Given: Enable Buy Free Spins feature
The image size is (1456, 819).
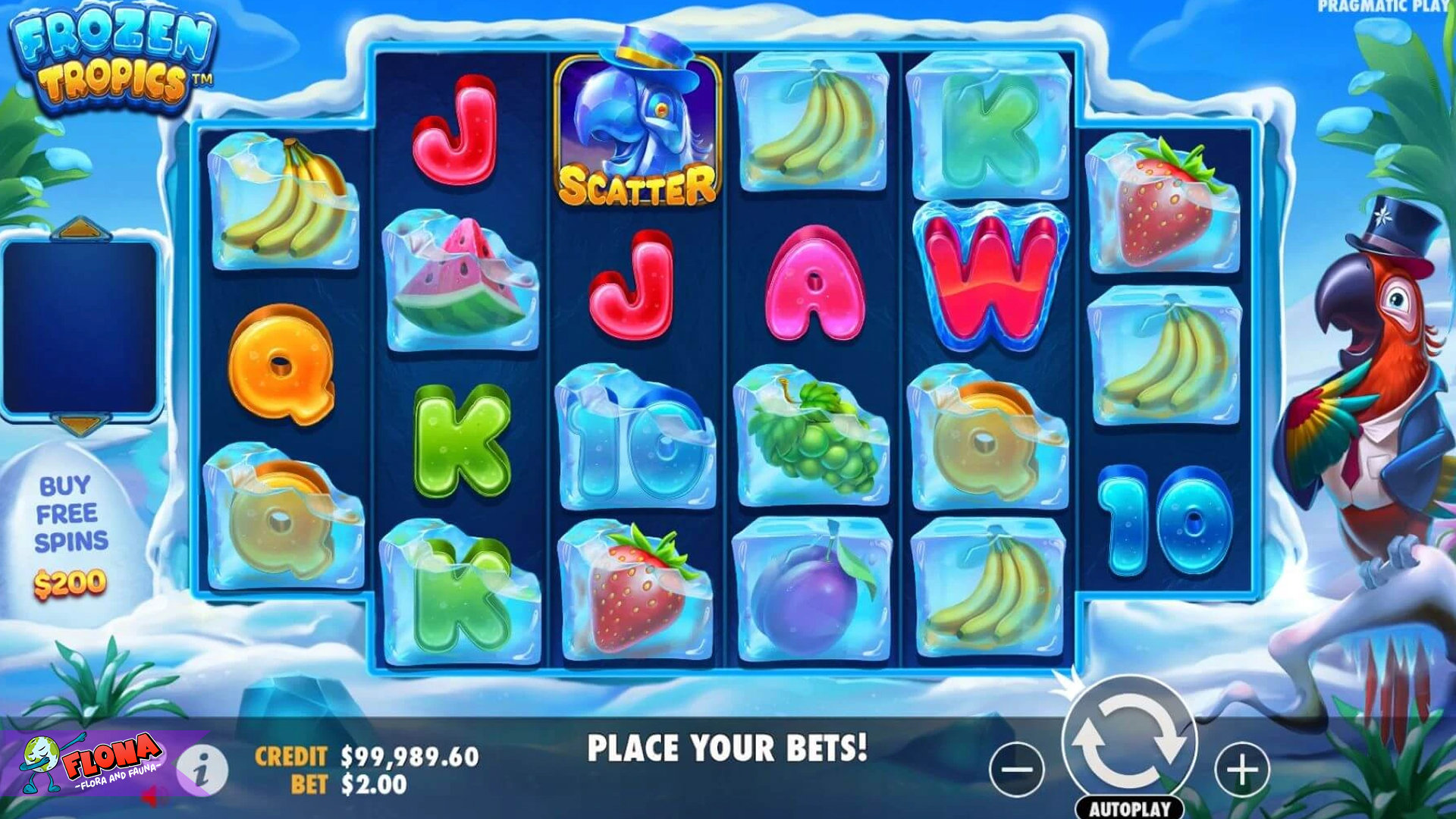Looking at the screenshot, I should coord(72,523).
